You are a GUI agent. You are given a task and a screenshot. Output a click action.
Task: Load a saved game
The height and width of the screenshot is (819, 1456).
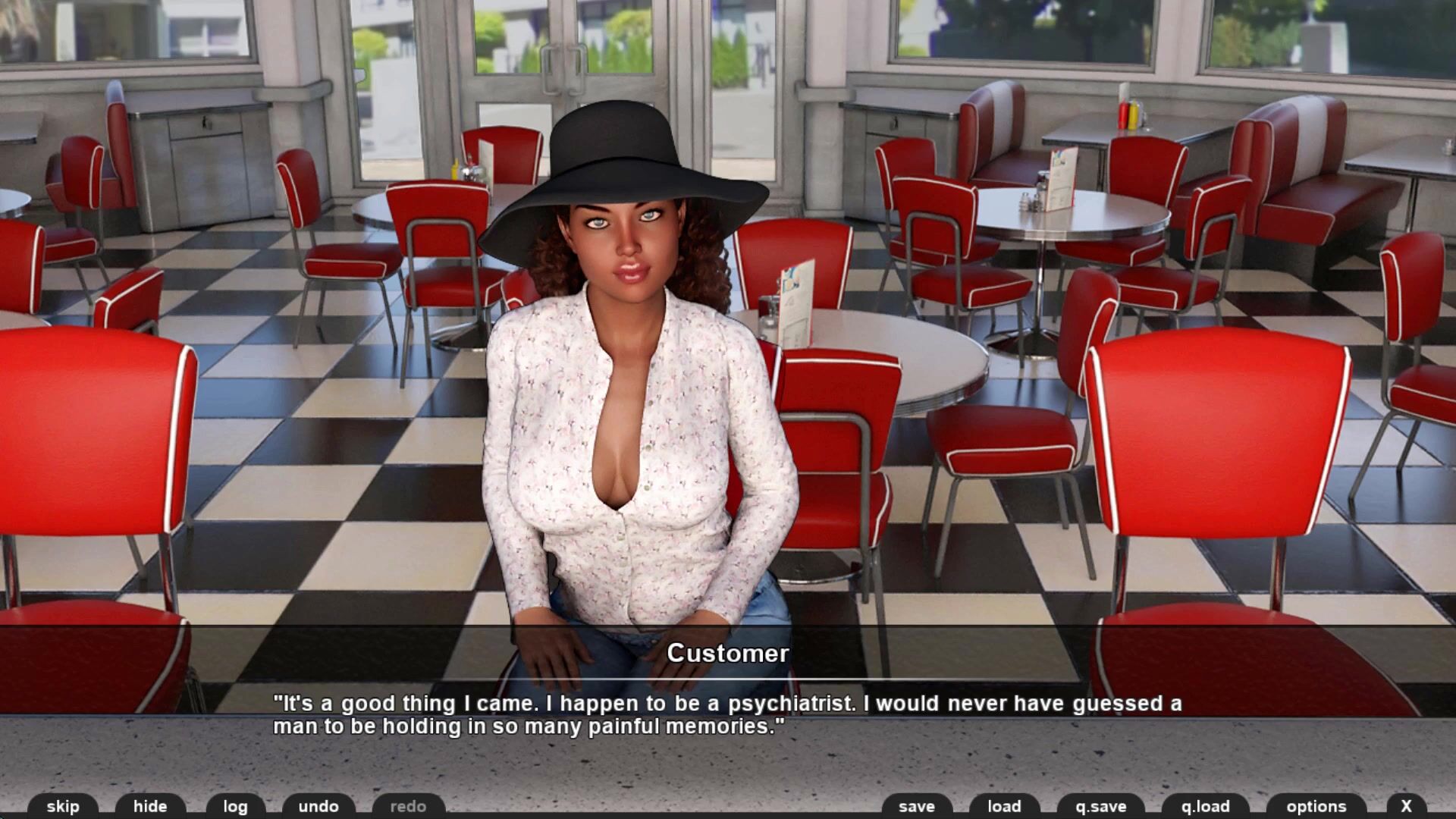coord(1004,806)
